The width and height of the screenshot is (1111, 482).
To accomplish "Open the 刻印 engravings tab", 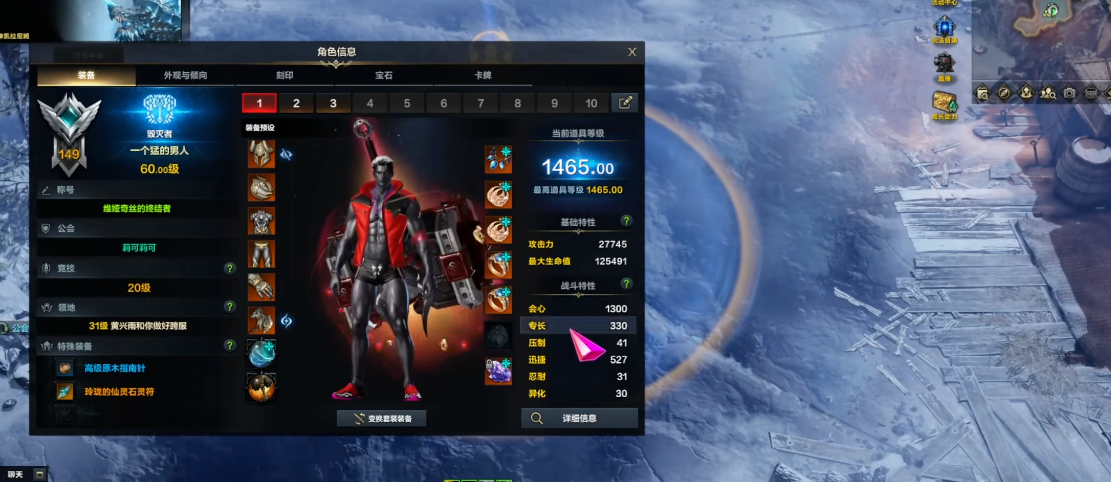I will (285, 76).
